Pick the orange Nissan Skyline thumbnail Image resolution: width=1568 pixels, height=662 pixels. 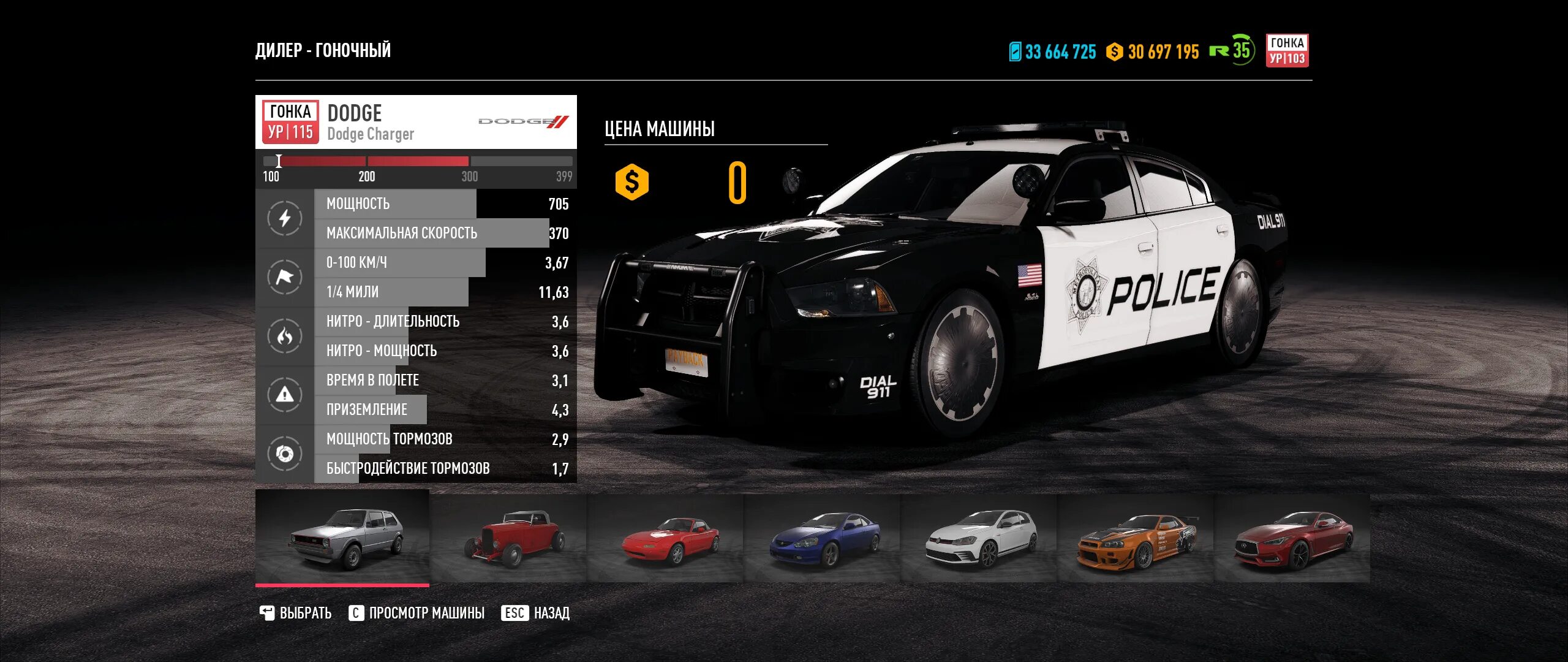(x=1136, y=538)
